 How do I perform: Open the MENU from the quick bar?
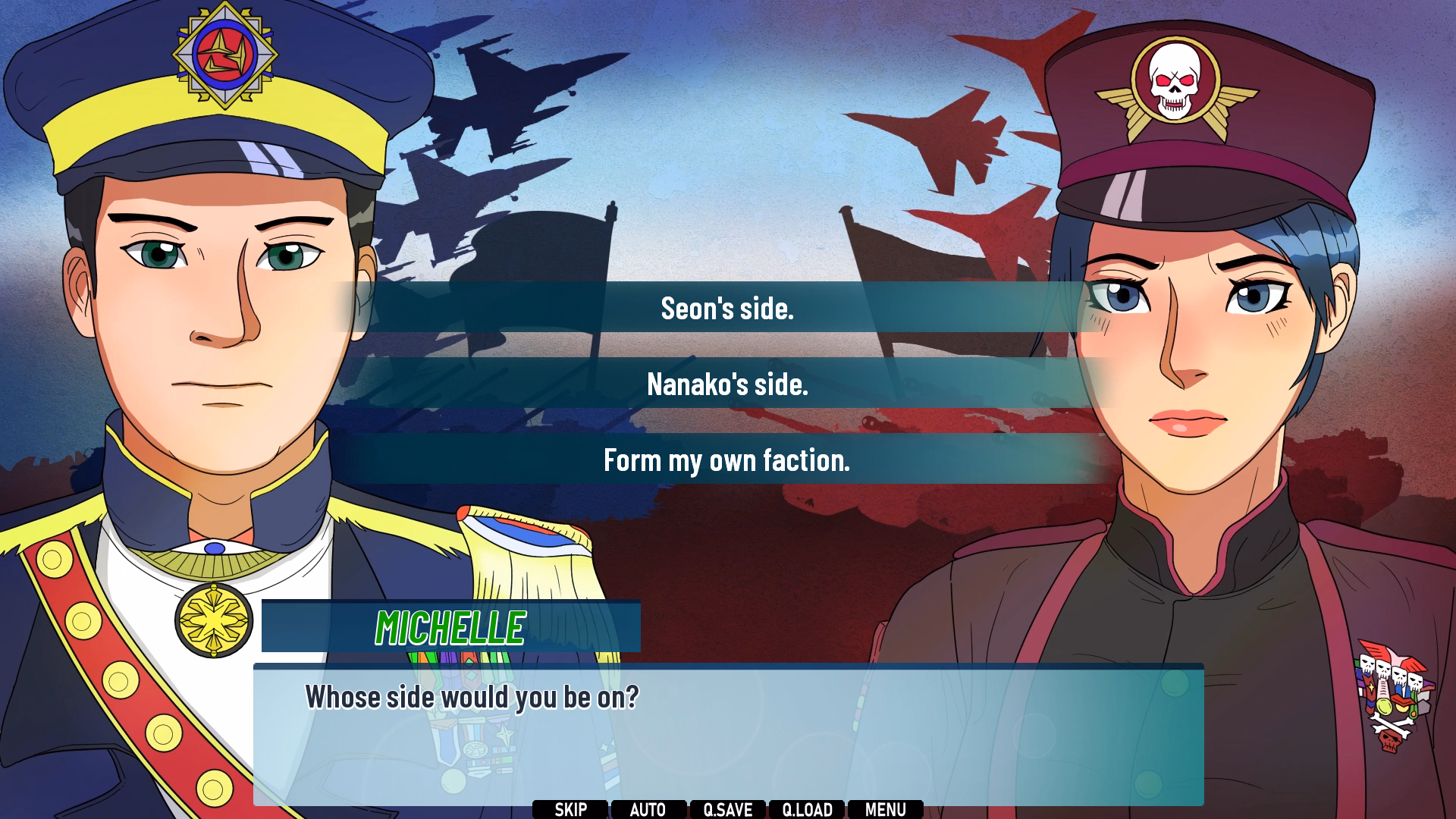point(884,809)
